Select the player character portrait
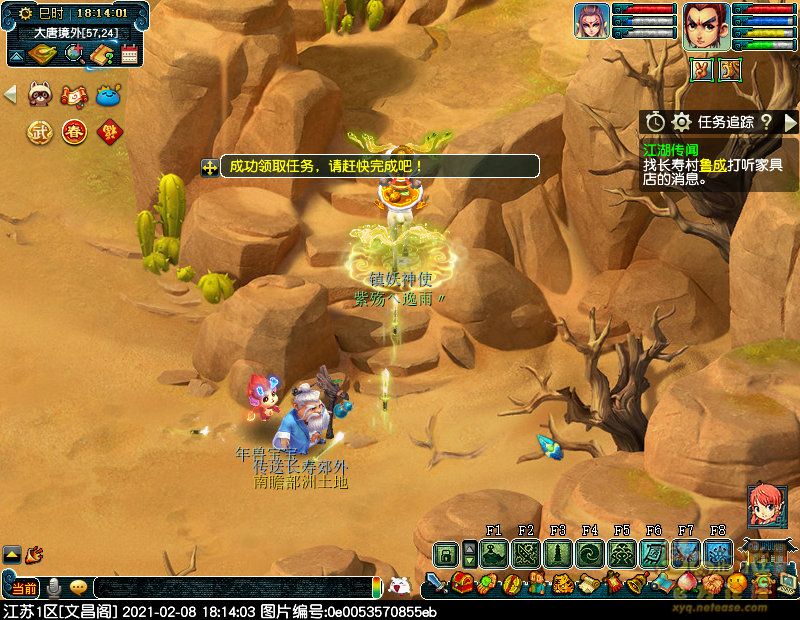 [706, 26]
